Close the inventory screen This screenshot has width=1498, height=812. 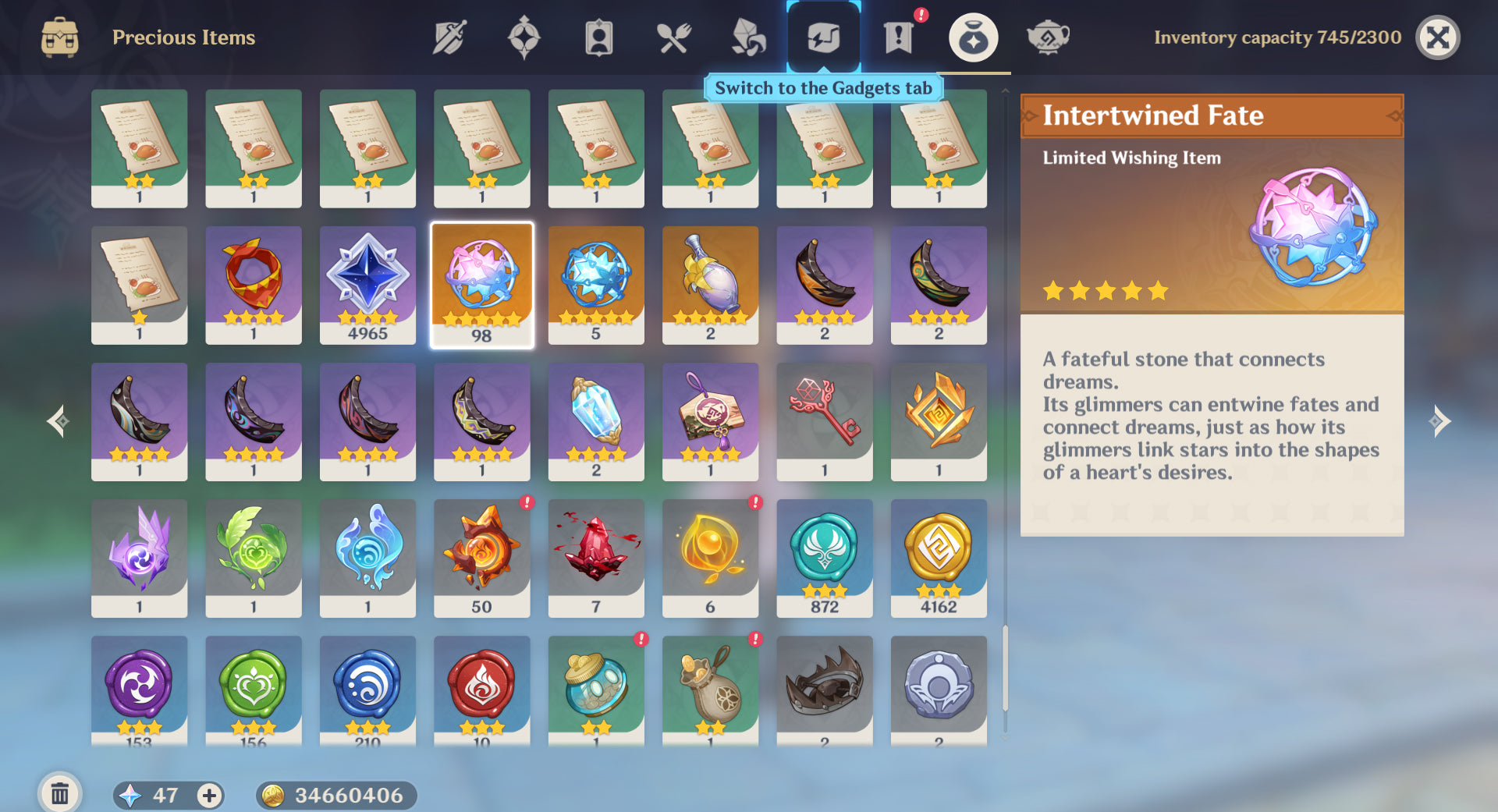1437,37
